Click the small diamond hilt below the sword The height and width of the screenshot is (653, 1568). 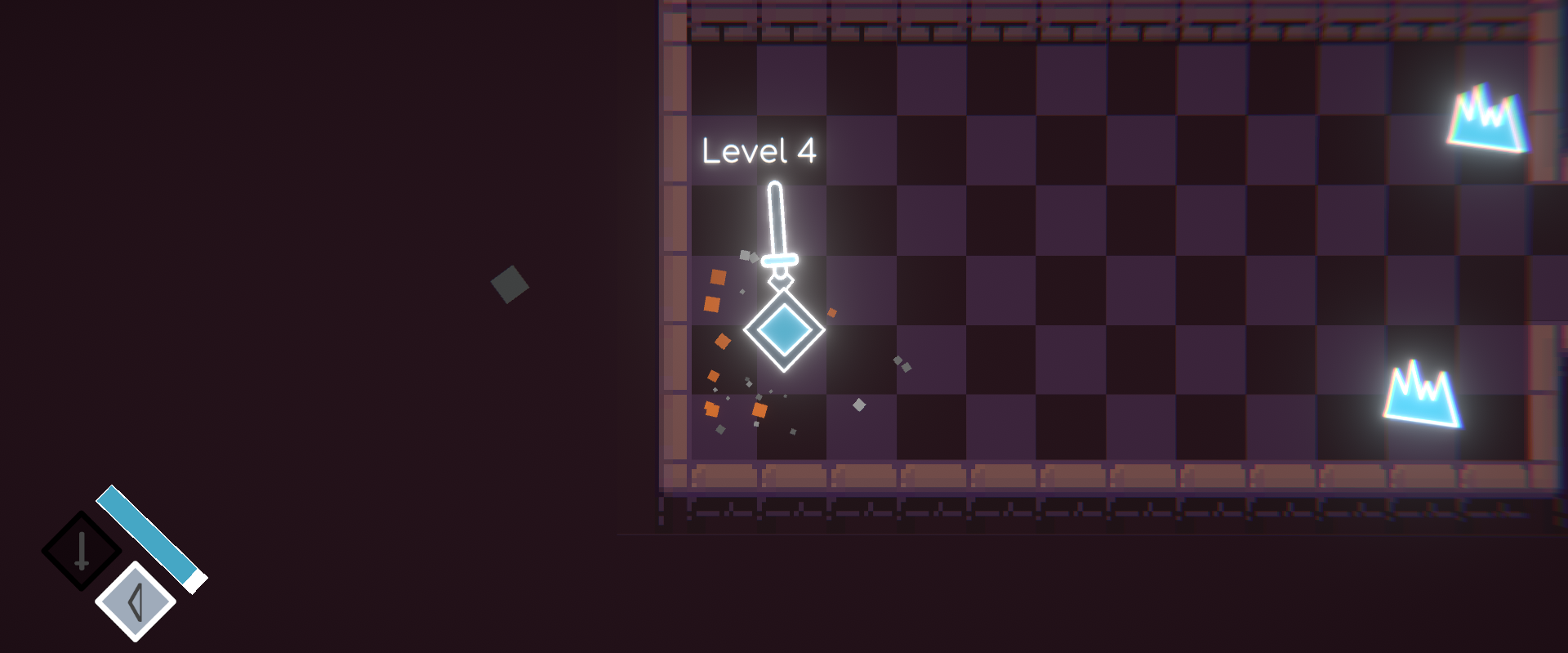[x=781, y=284]
